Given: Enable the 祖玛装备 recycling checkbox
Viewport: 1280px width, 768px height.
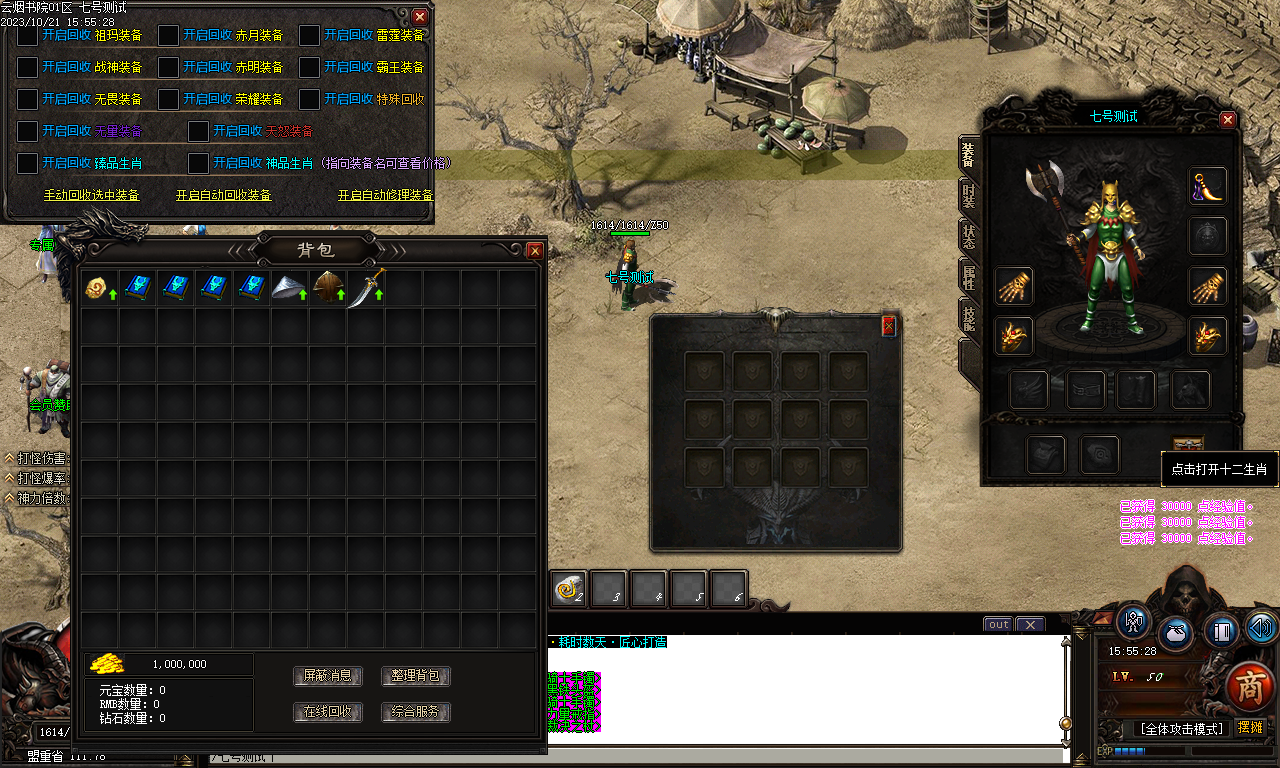Looking at the screenshot, I should (27, 35).
